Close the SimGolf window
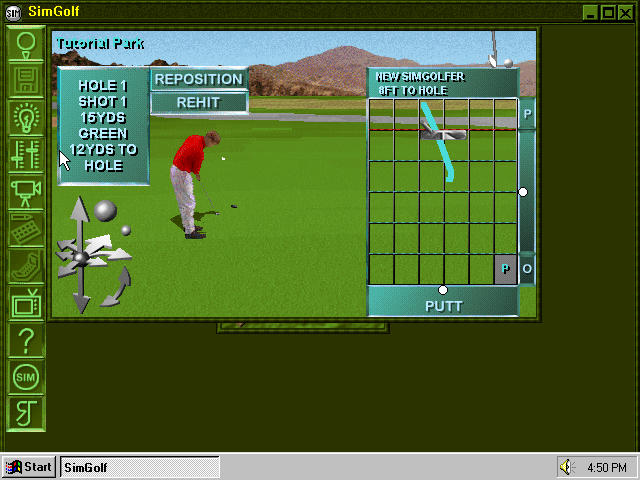 tap(627, 12)
